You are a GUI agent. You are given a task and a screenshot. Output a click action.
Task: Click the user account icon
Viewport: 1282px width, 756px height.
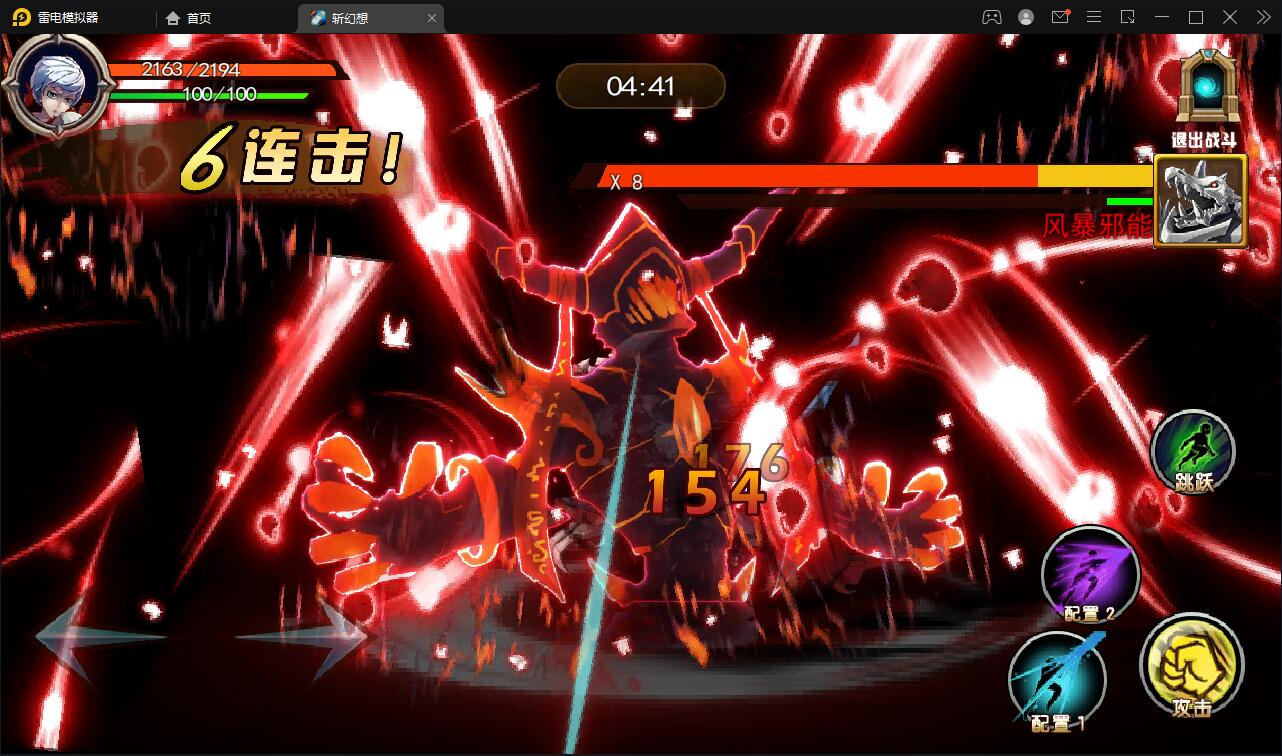pos(1025,17)
